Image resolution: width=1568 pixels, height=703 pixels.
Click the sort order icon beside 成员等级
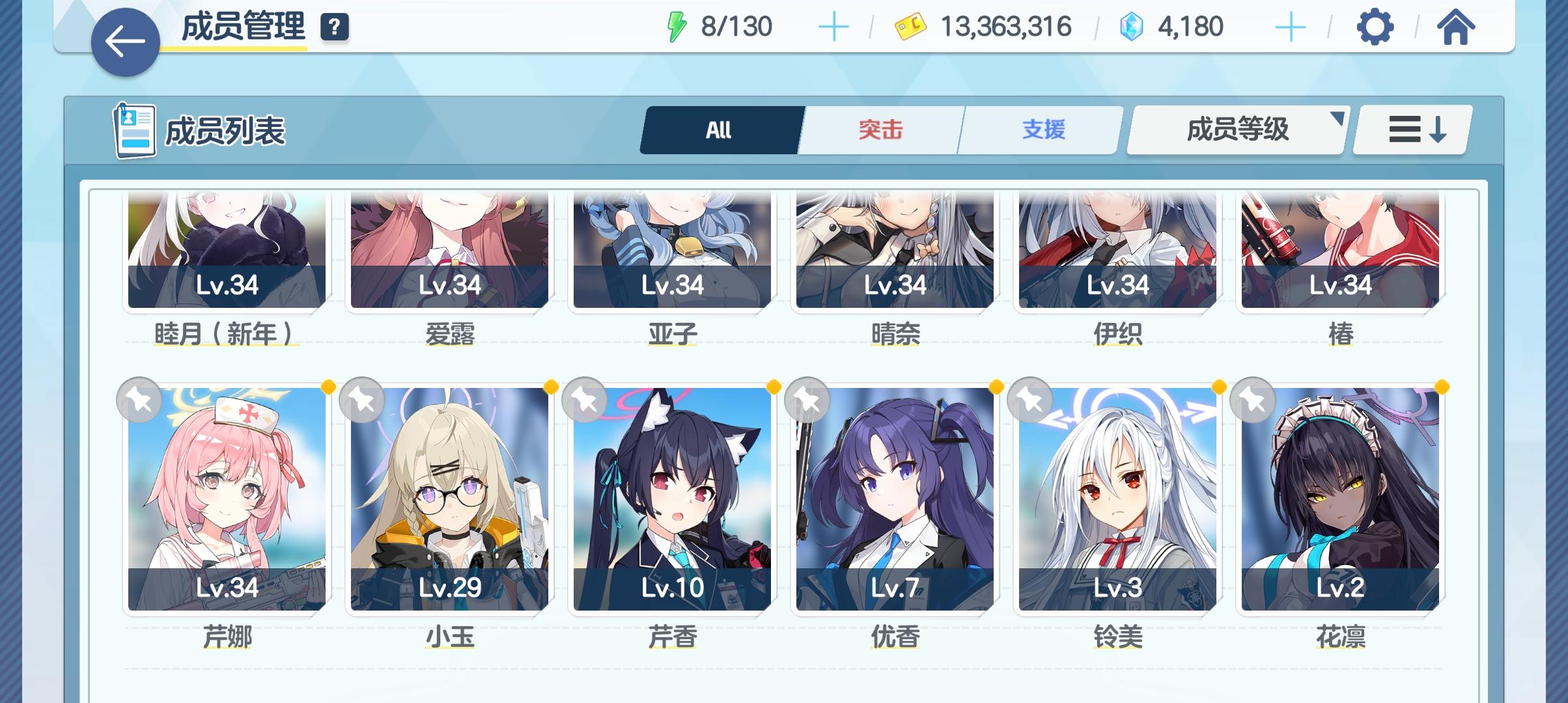(x=1410, y=130)
